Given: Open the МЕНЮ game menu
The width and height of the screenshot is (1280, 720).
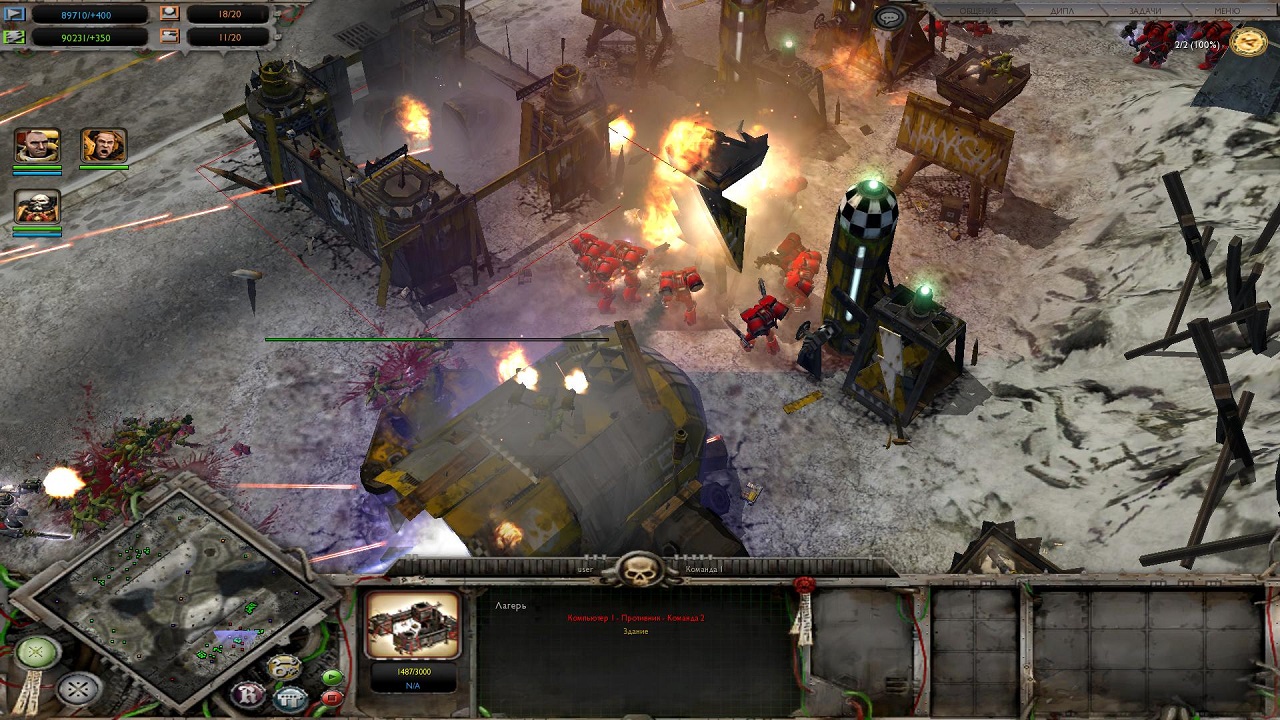Looking at the screenshot, I should pyautogui.click(x=1226, y=11).
